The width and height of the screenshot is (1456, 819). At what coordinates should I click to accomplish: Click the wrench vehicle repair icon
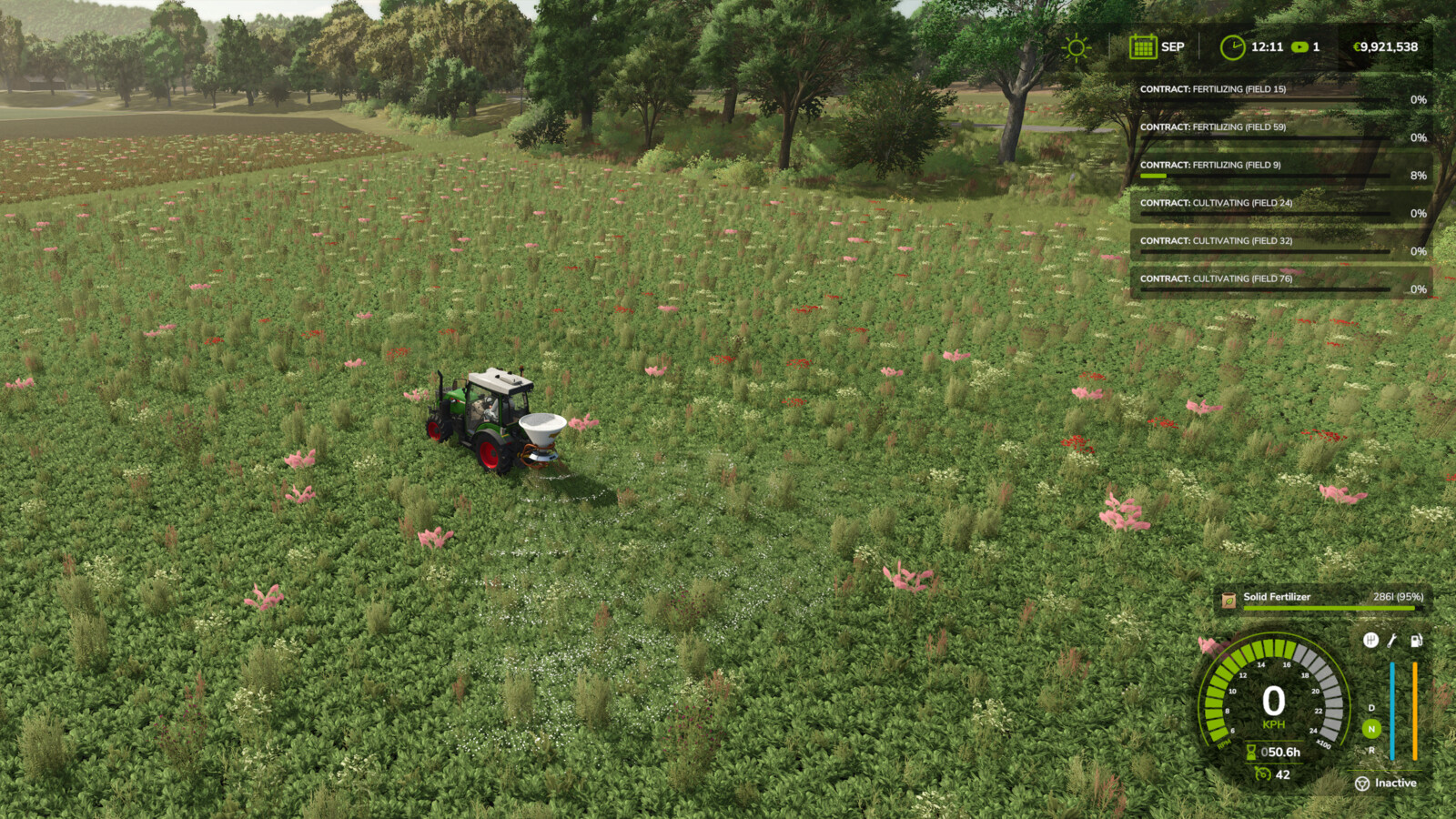(x=1391, y=641)
